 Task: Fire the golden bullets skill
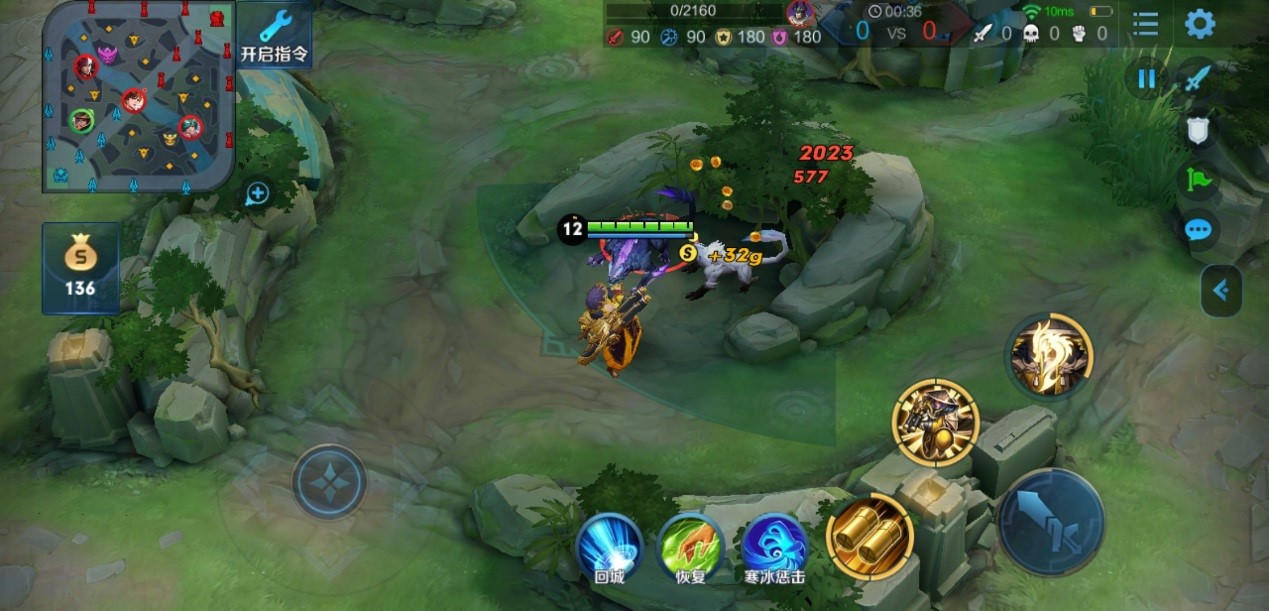coord(869,537)
